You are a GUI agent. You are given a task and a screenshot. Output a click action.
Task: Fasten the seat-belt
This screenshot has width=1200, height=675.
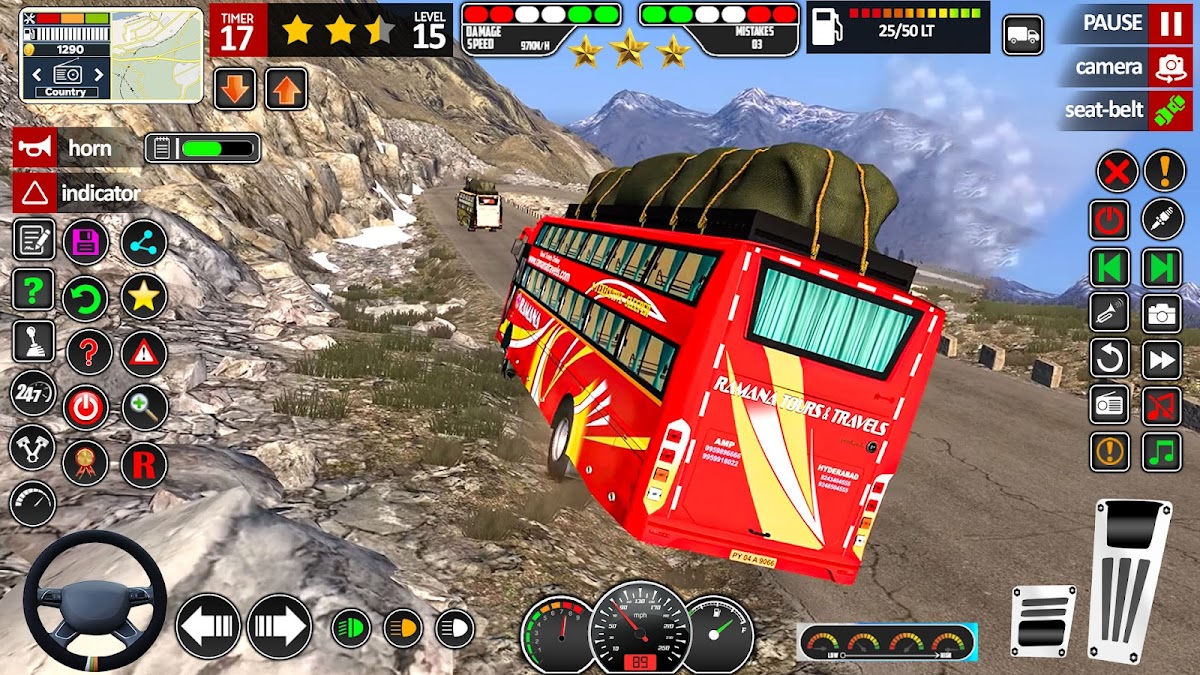tap(1169, 110)
